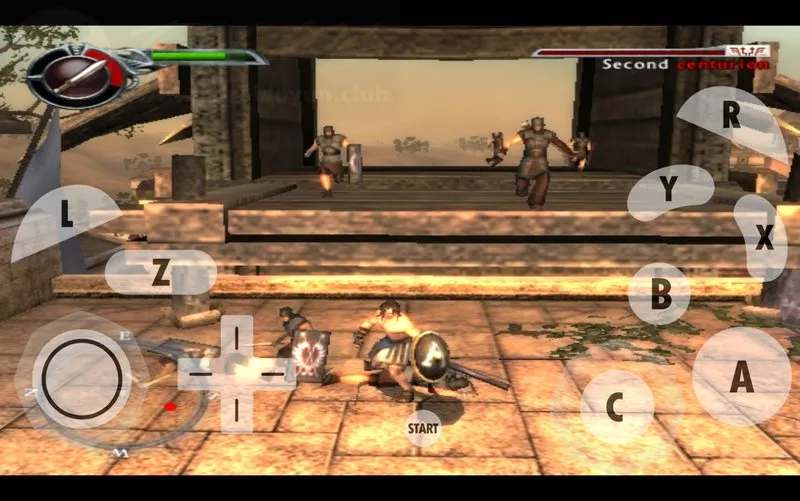Image resolution: width=800 pixels, height=501 pixels.
Task: Tap the large A touch button
Action: pos(741,377)
